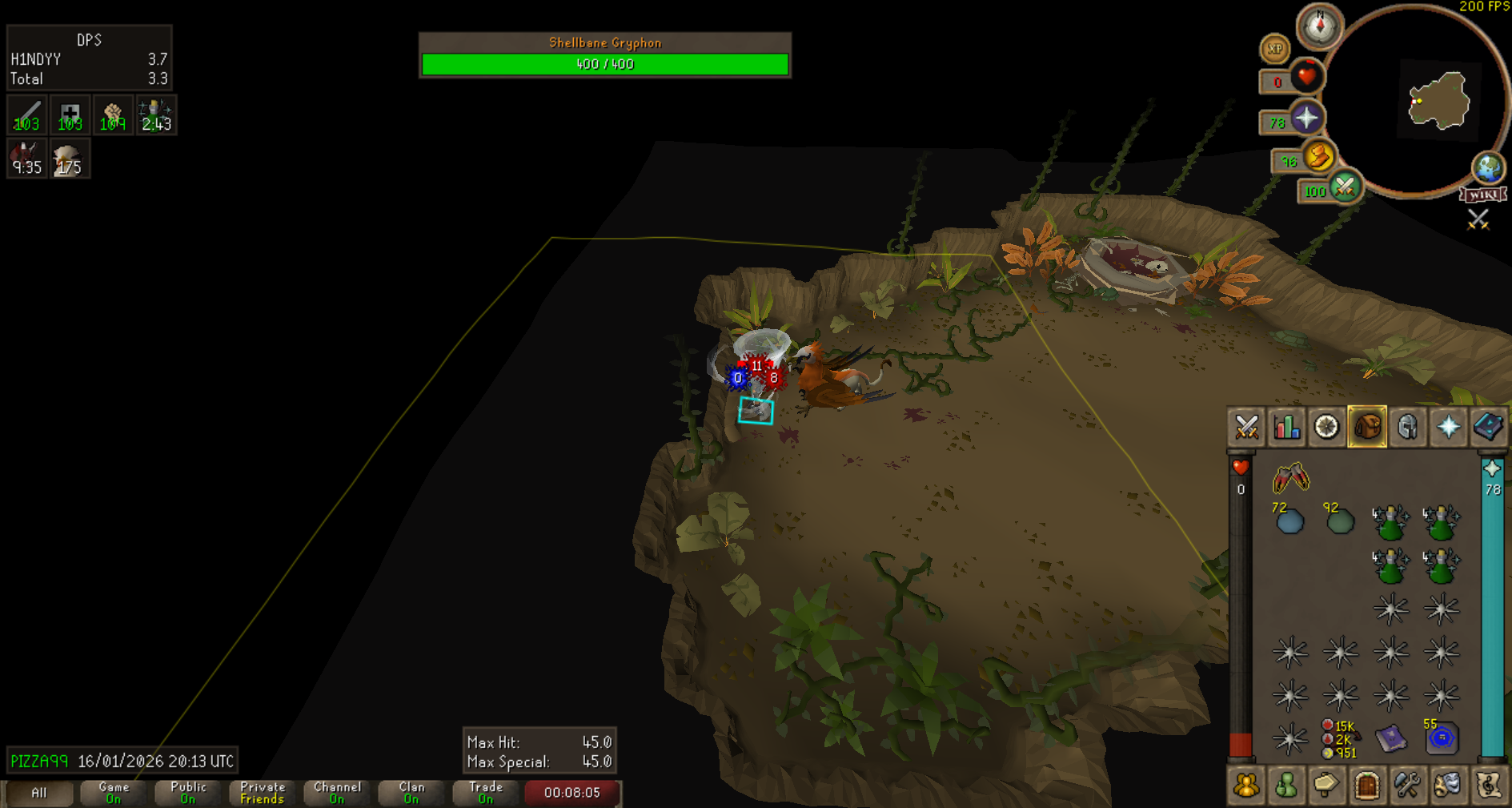Open the Prayer tab
This screenshot has width=1512, height=808.
[1448, 427]
